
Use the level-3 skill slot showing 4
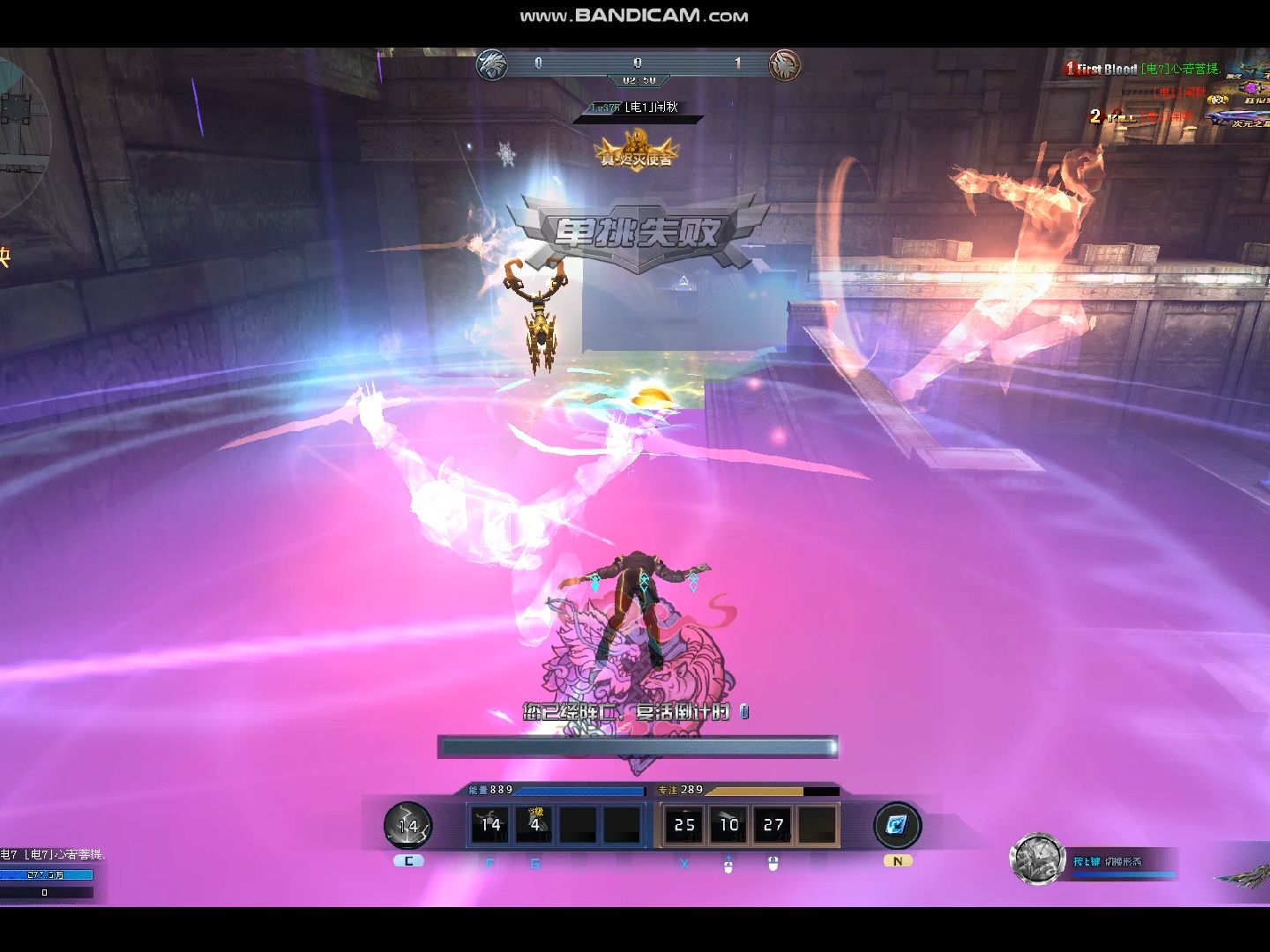(x=534, y=825)
